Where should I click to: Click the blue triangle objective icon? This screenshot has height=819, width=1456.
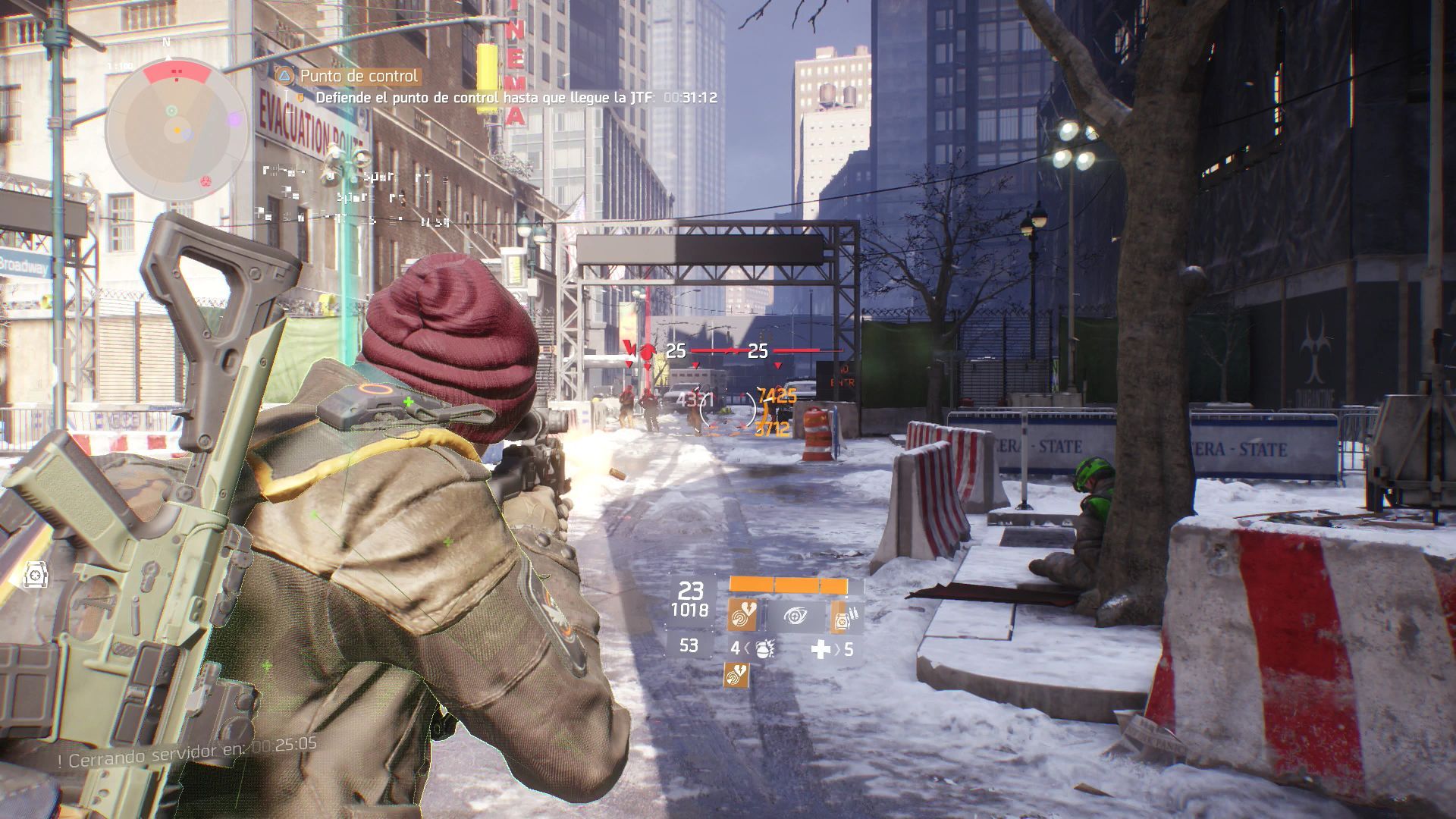(284, 76)
